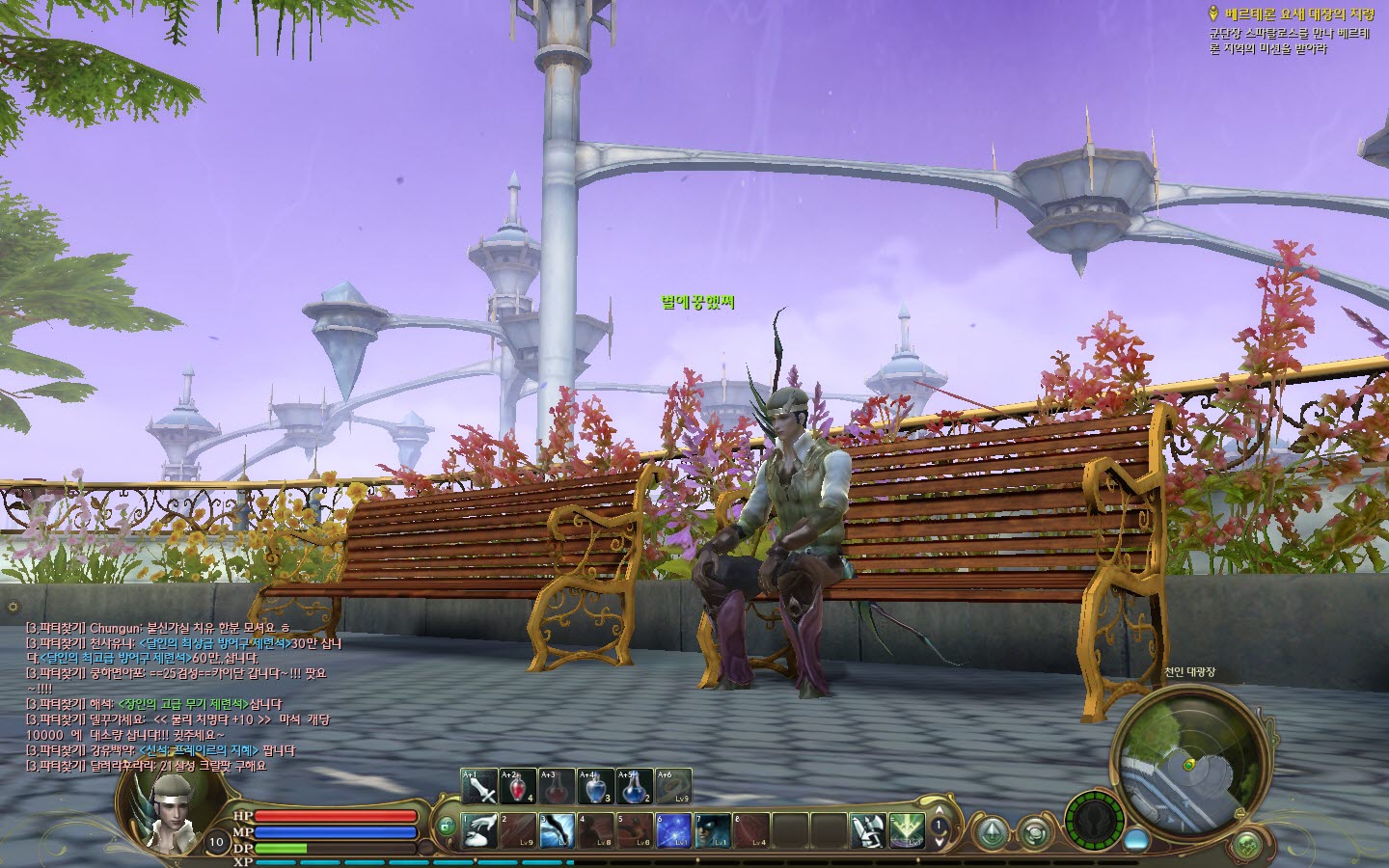The image size is (1389, 868).
Task: Activate the axe and armor hotbar skill
Action: (x=867, y=831)
